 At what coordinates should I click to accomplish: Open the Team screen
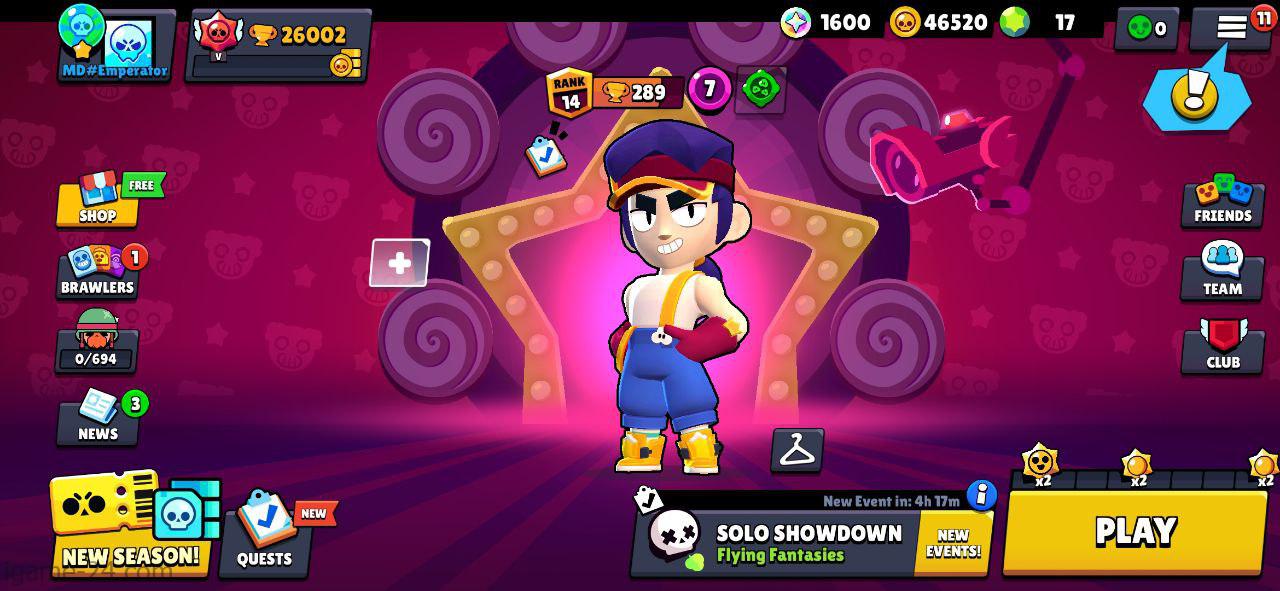tap(1222, 272)
